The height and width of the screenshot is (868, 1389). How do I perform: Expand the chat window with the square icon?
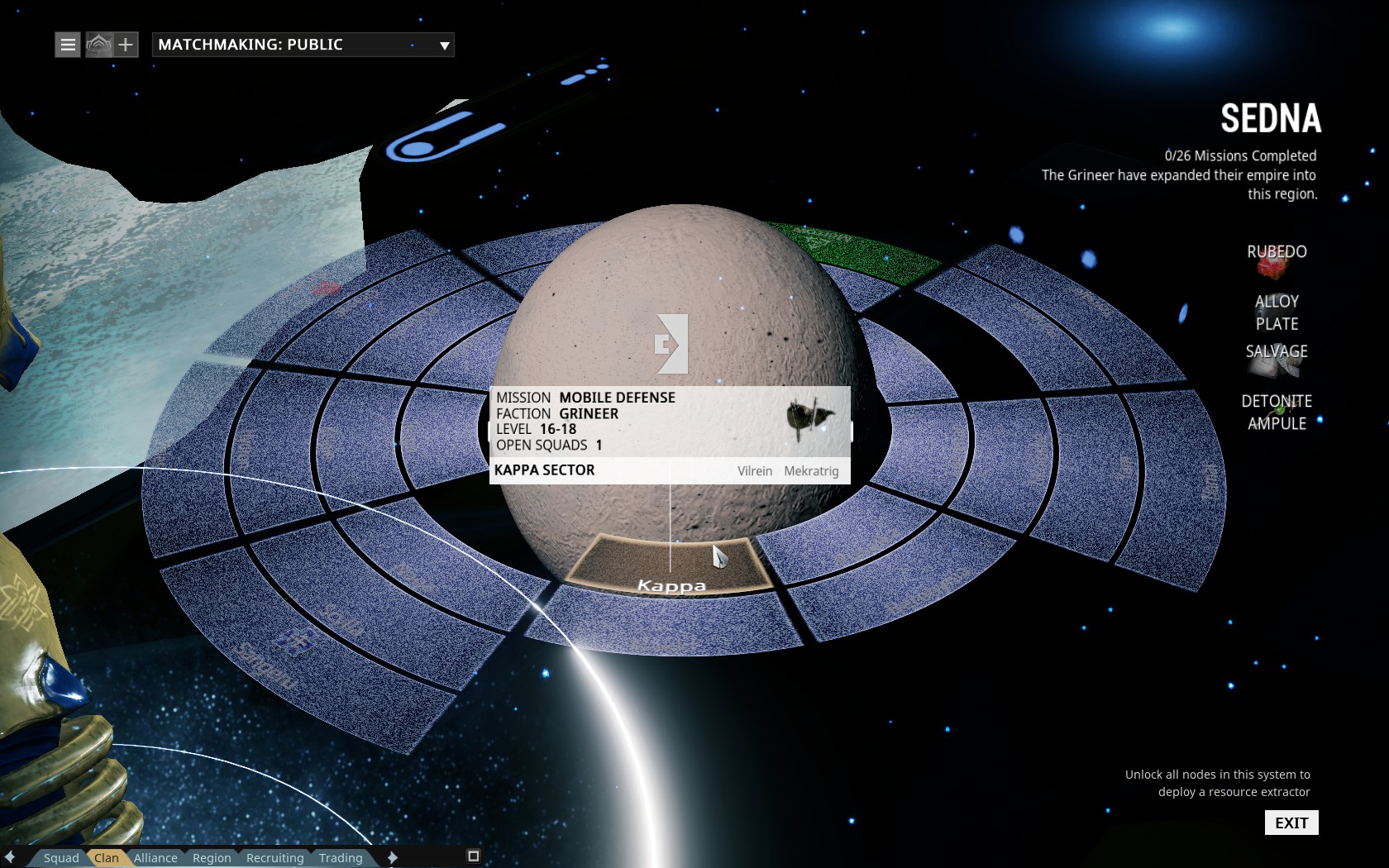pyautogui.click(x=474, y=856)
